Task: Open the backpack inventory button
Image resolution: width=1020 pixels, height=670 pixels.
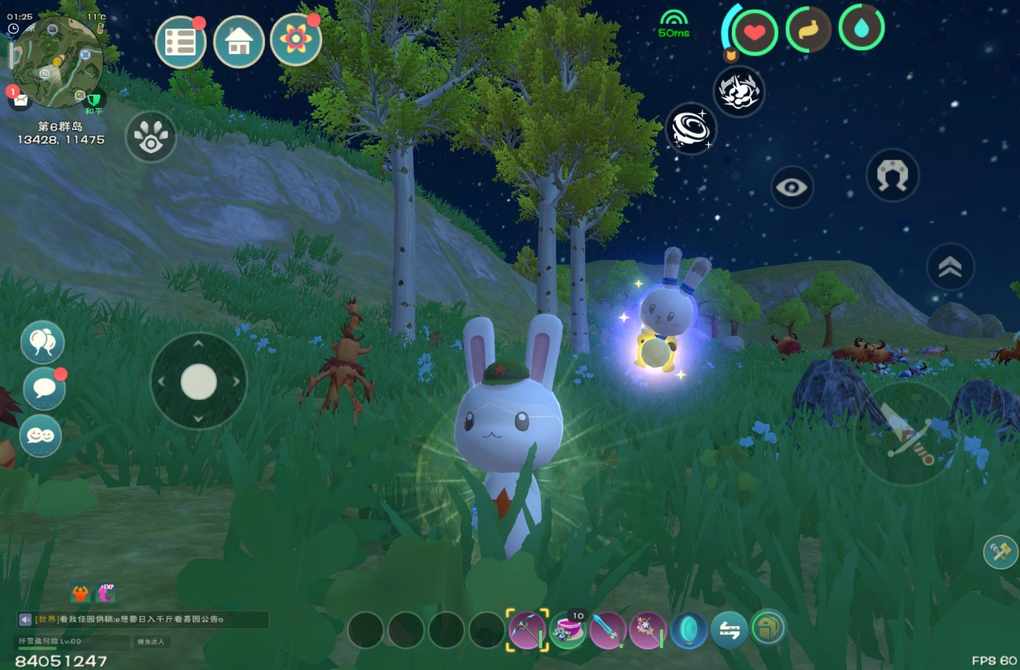Action: tap(769, 628)
